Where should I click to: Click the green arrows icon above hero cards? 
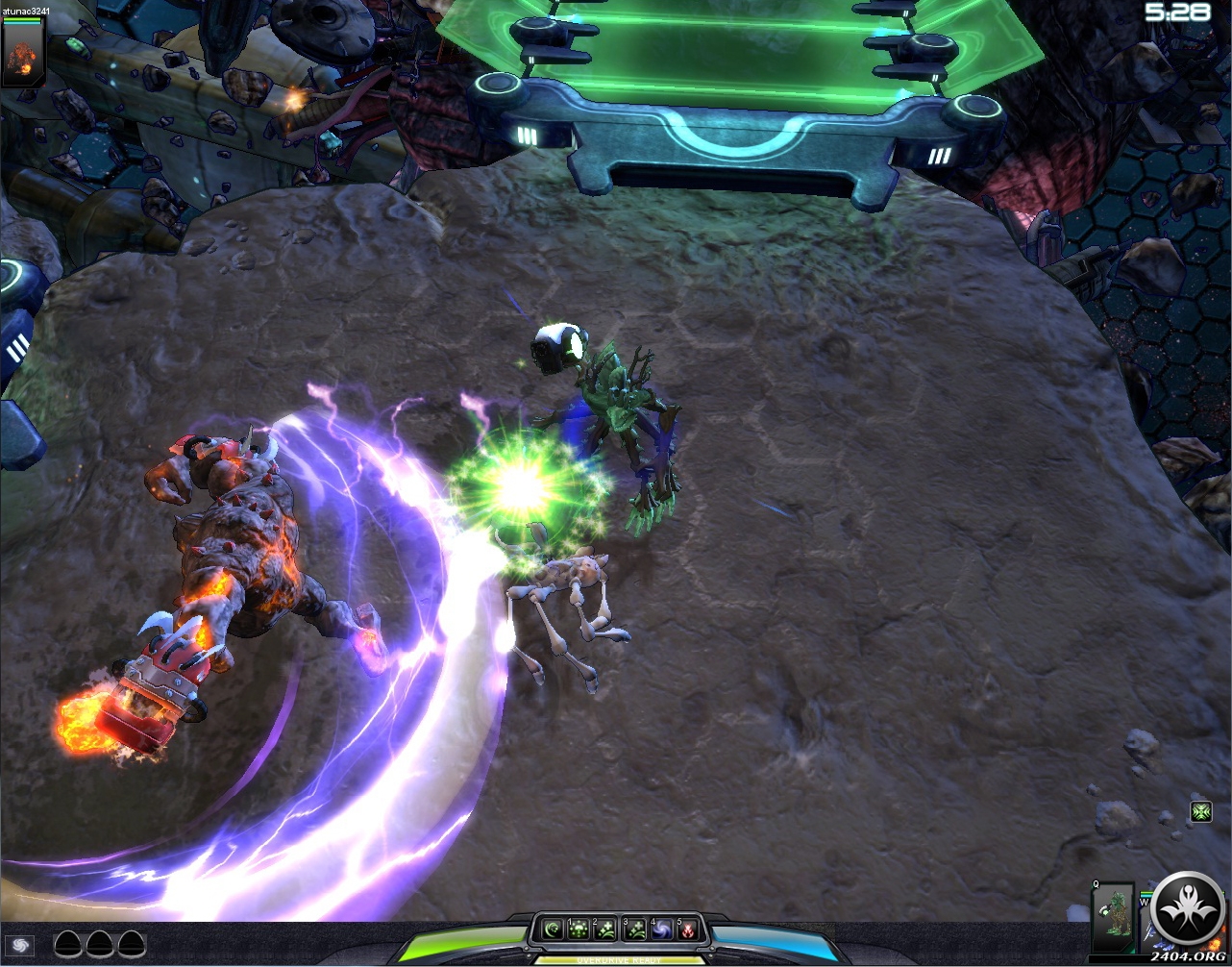[1200, 812]
